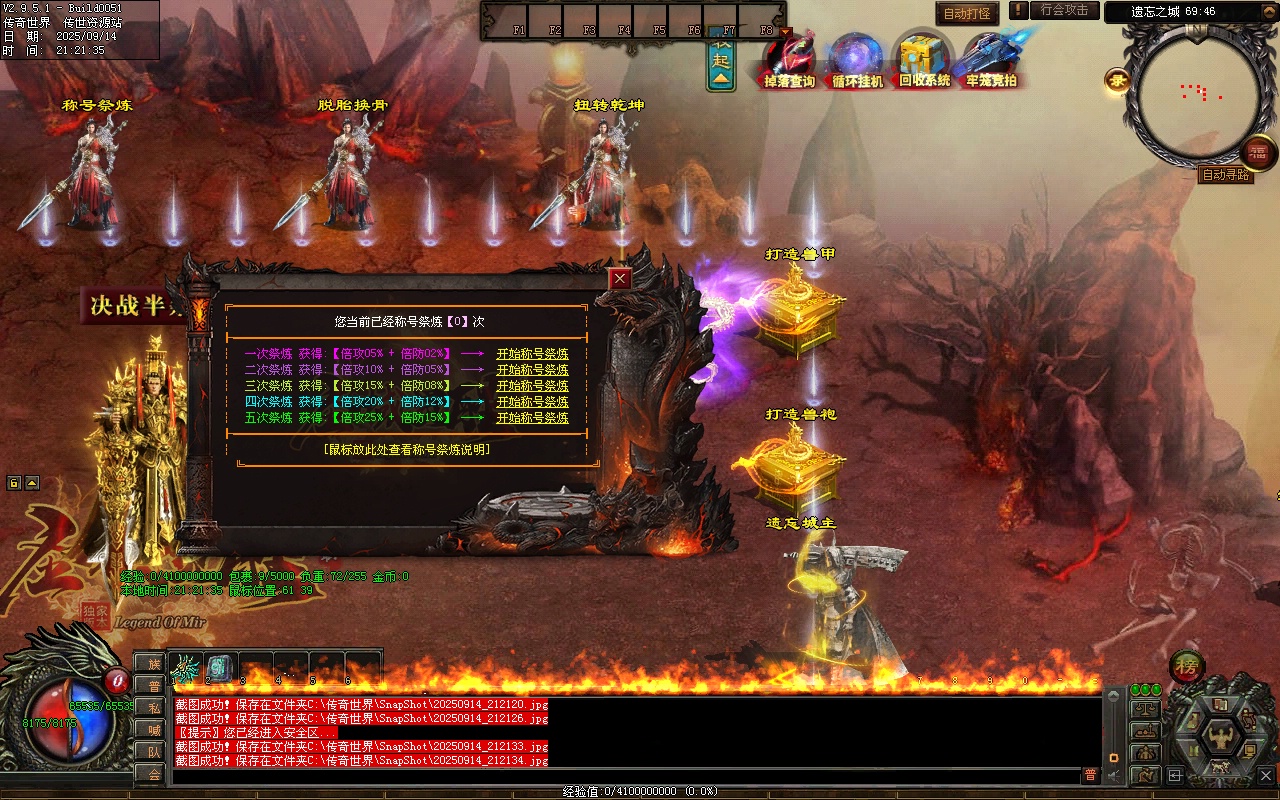Activate the 自动寻路 auto-pathfinding button

tap(1225, 175)
